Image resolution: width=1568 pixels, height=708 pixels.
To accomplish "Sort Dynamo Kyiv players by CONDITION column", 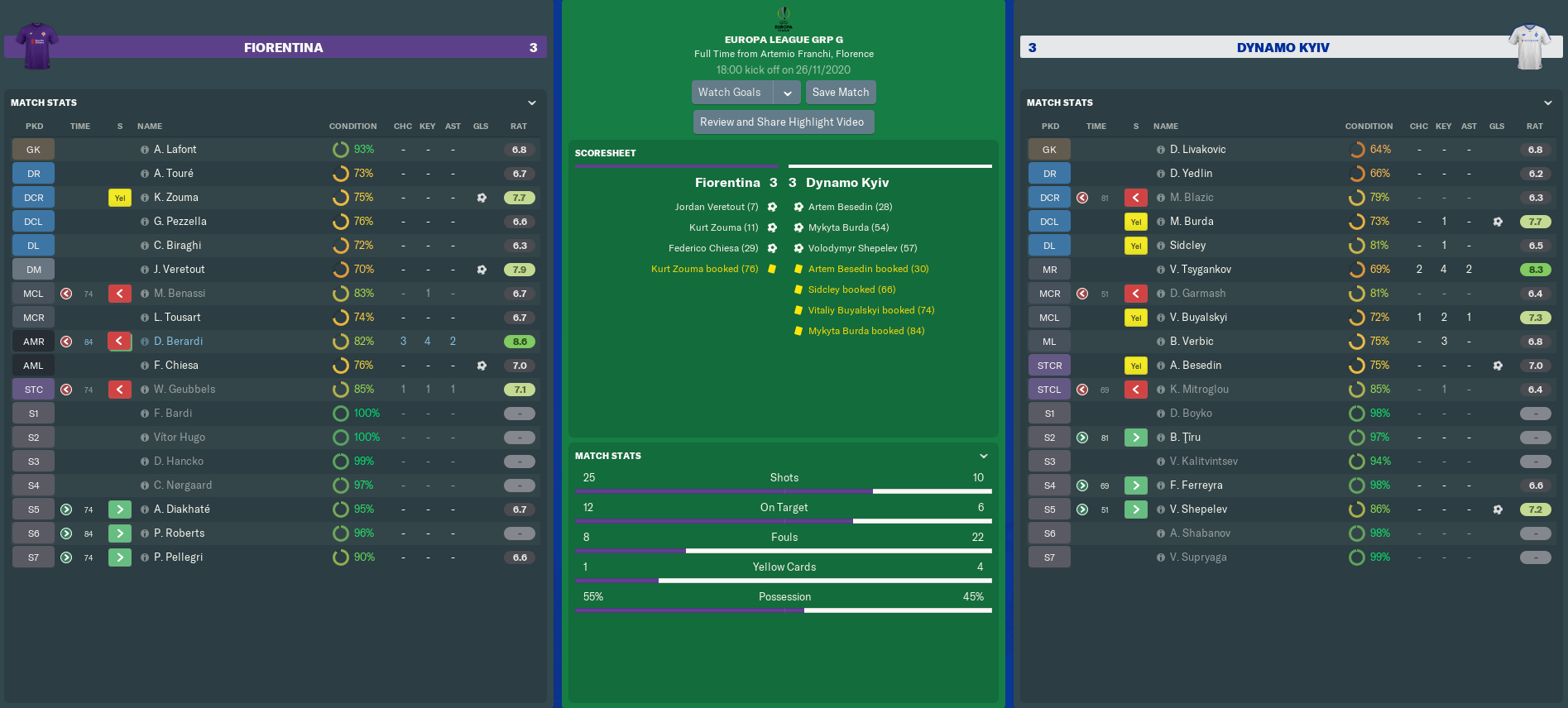I will [1369, 127].
